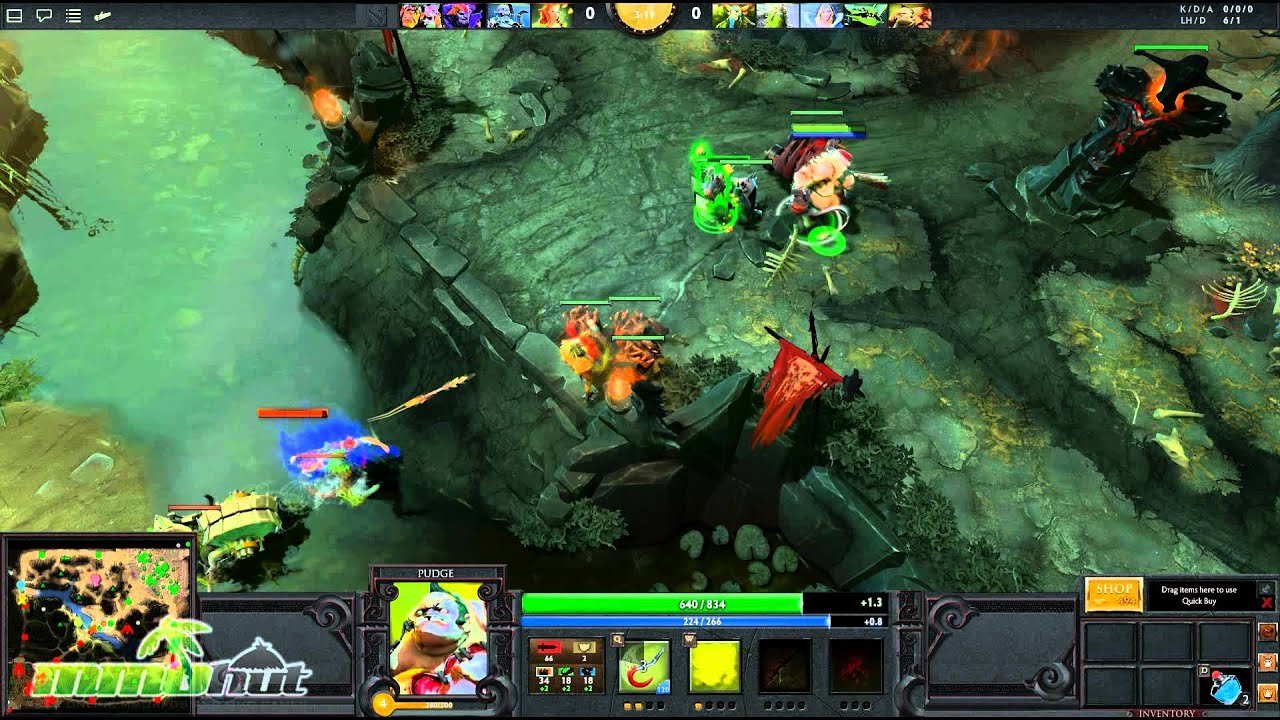
Task: Cast Pudge's Rot ability
Action: [x=717, y=665]
